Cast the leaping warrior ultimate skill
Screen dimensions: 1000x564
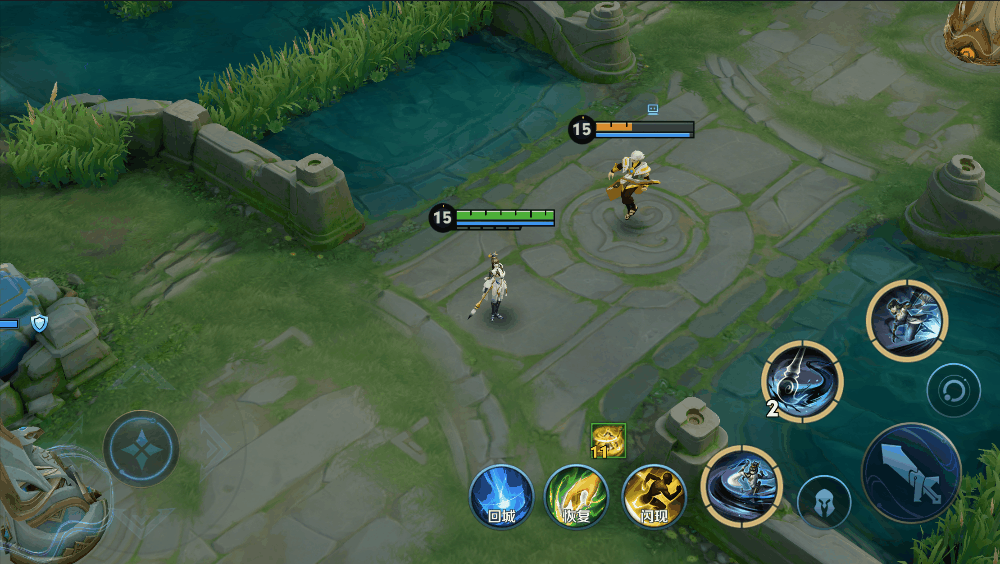point(906,320)
